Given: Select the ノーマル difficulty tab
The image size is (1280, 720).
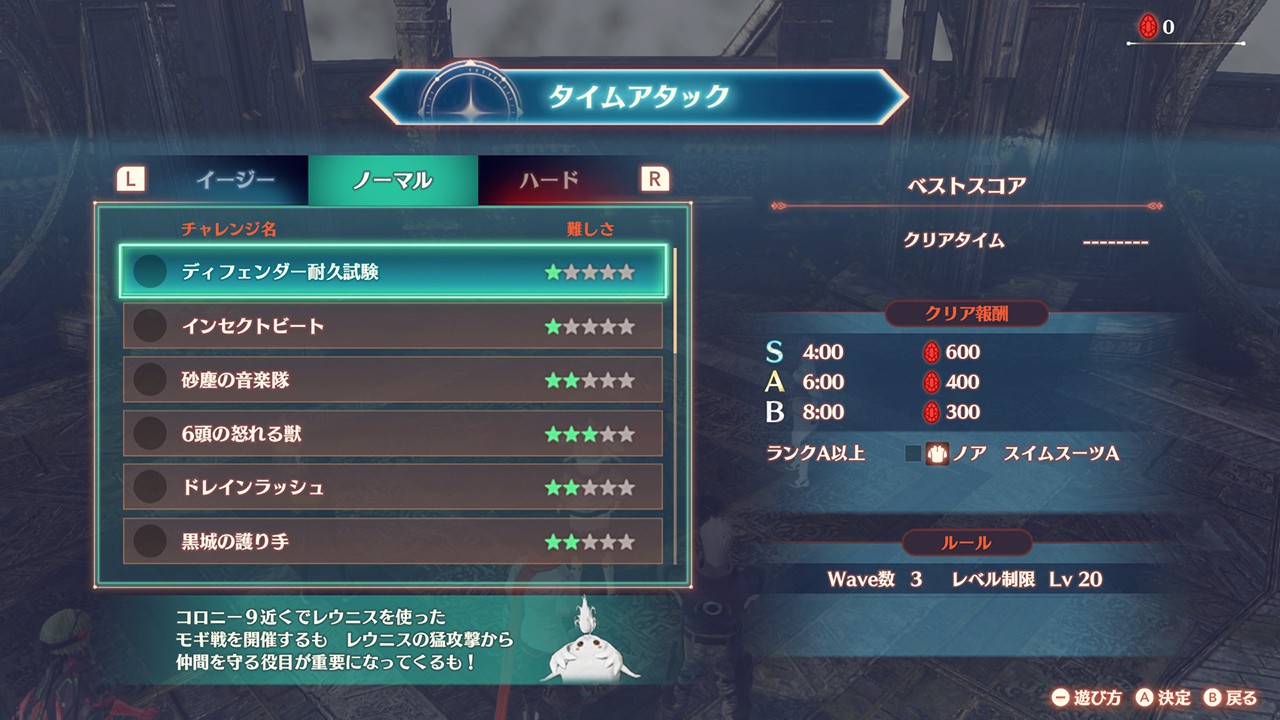Looking at the screenshot, I should (392, 180).
